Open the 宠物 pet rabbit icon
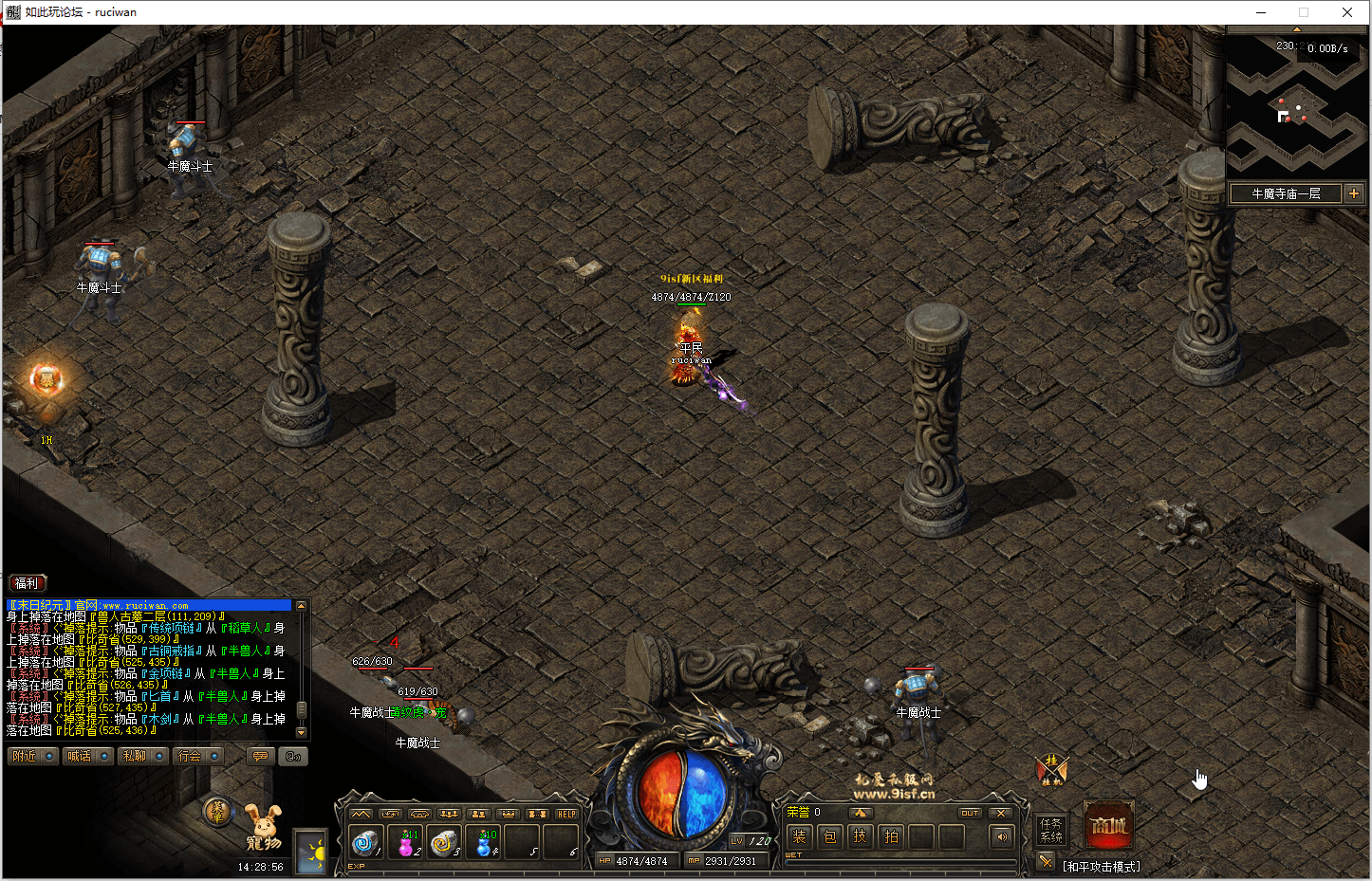This screenshot has height=881, width=1372. (x=264, y=828)
